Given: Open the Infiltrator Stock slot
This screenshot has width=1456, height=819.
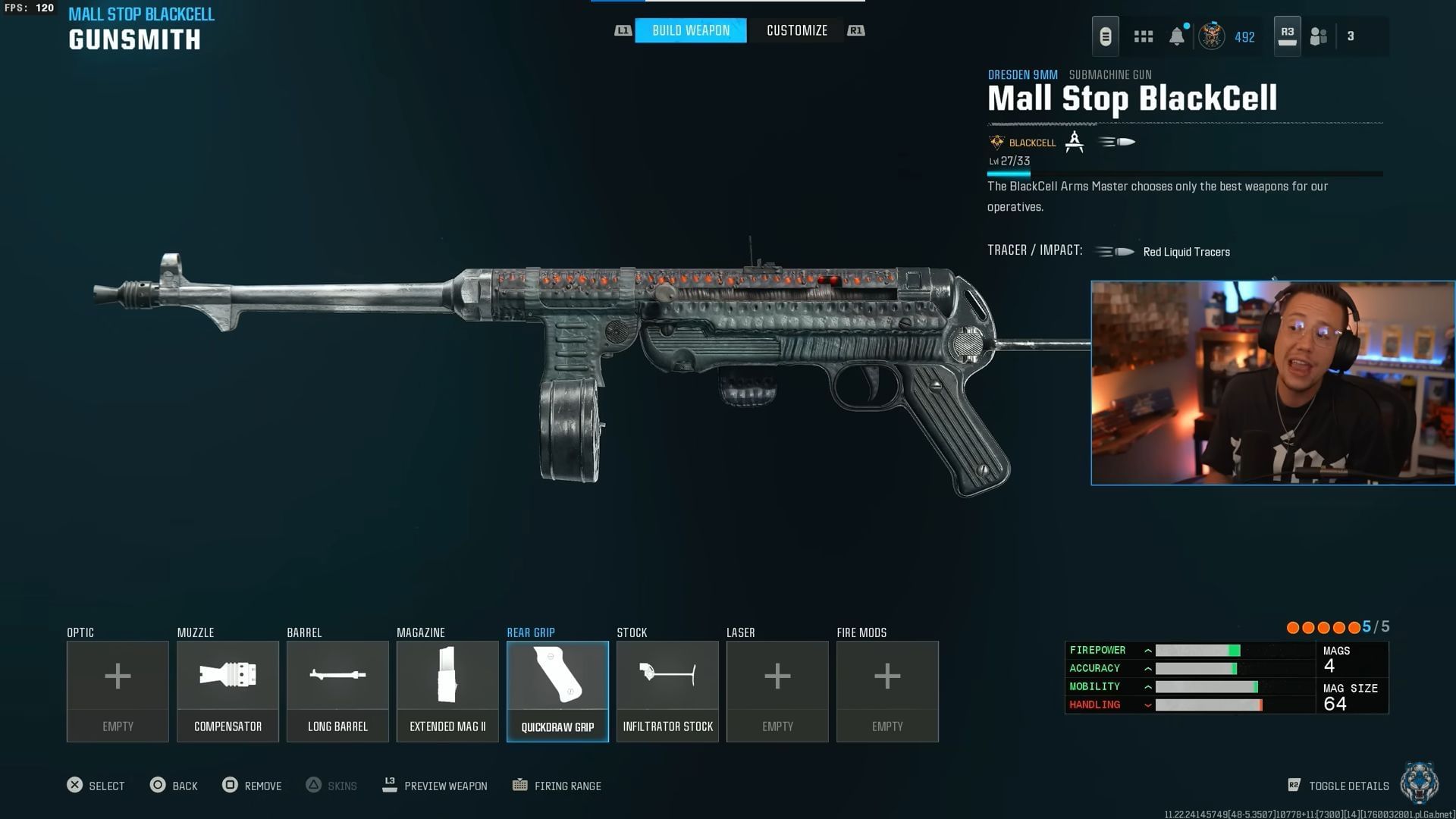Looking at the screenshot, I should [667, 691].
